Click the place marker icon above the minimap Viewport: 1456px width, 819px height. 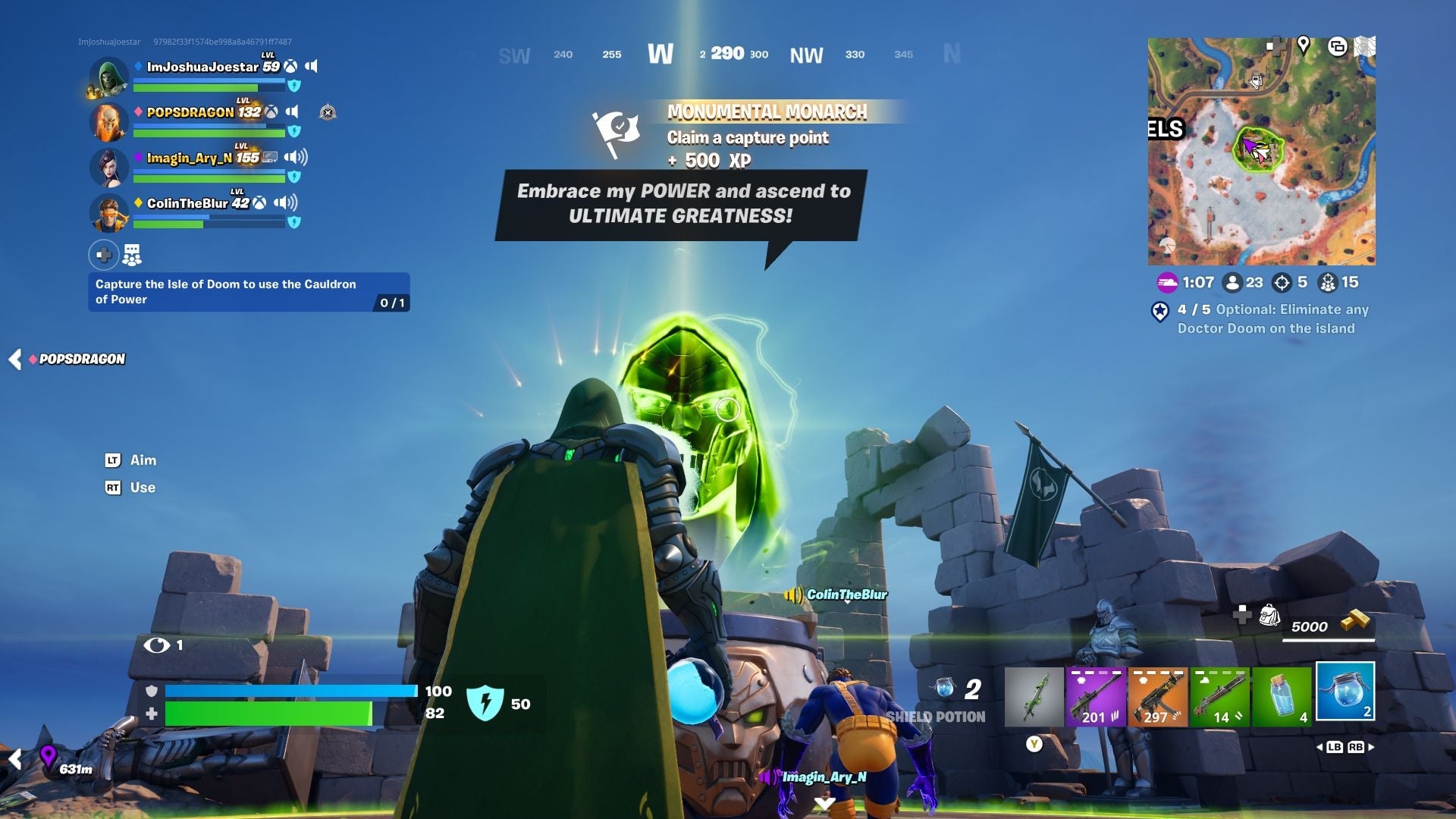[x=1304, y=45]
